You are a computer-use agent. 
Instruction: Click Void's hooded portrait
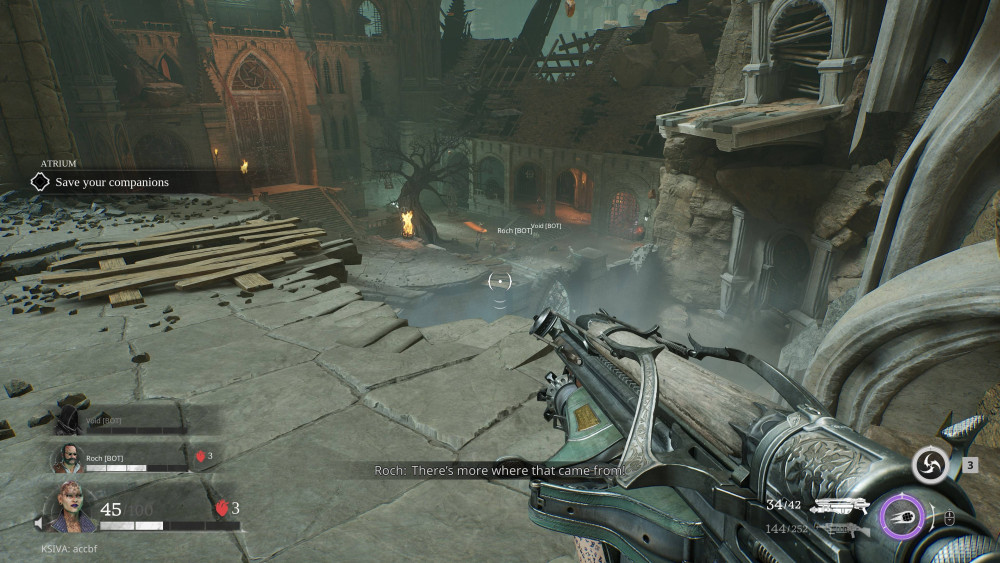[x=69, y=419]
